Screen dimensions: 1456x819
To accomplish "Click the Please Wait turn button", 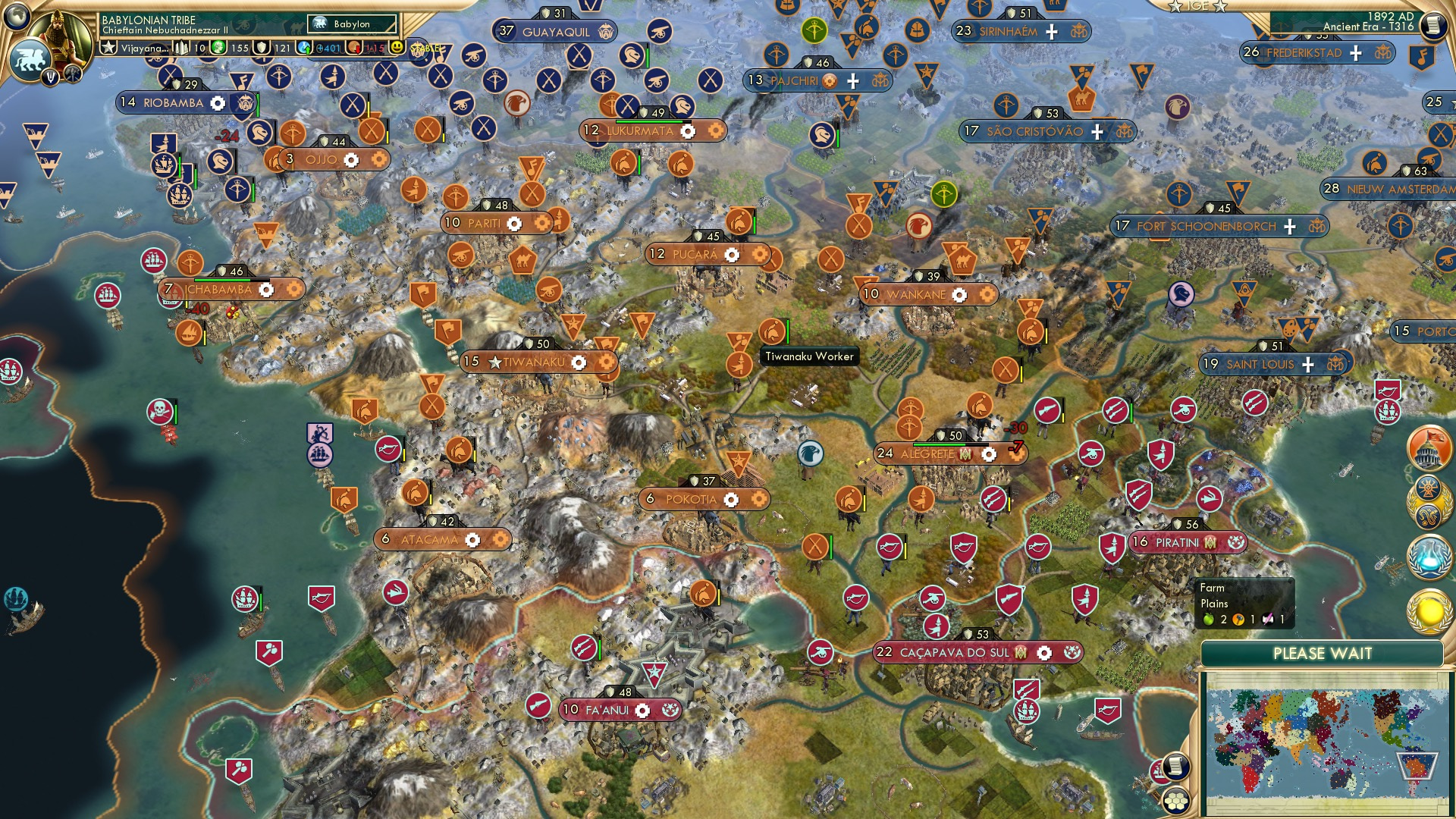I will point(1322,654).
